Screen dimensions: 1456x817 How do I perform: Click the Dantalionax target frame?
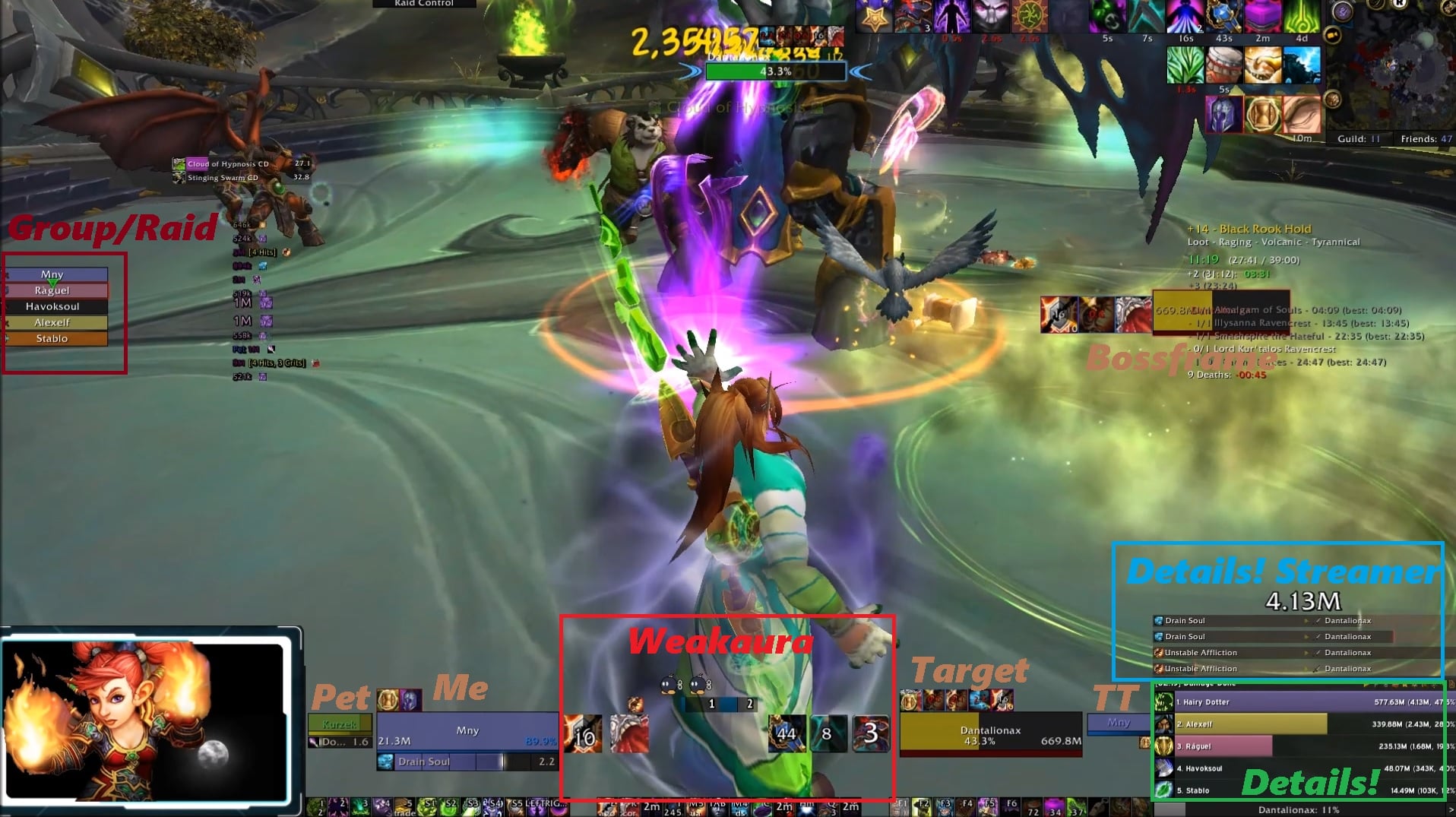(990, 734)
